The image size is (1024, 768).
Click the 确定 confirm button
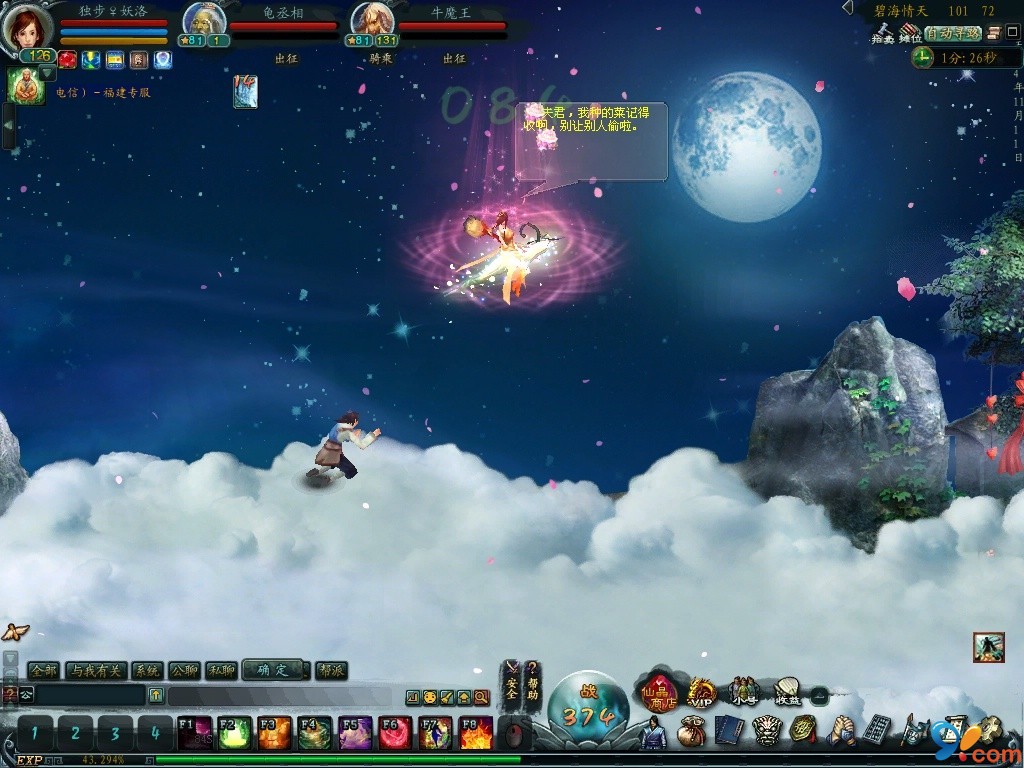[x=272, y=670]
